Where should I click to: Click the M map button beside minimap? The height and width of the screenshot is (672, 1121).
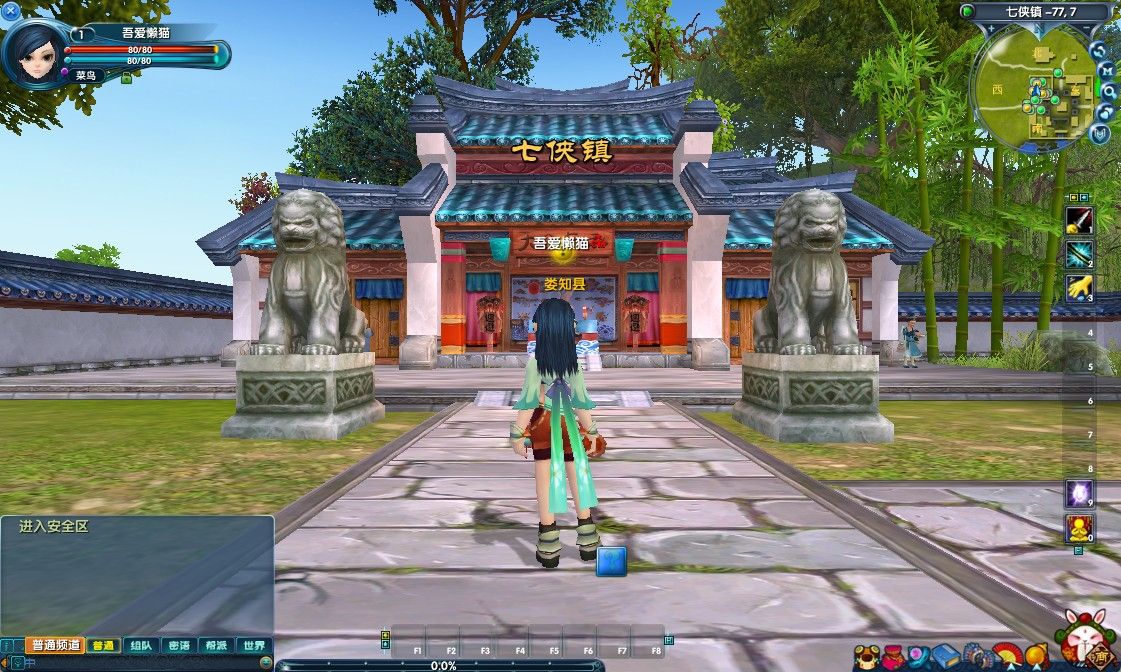coord(1107,70)
